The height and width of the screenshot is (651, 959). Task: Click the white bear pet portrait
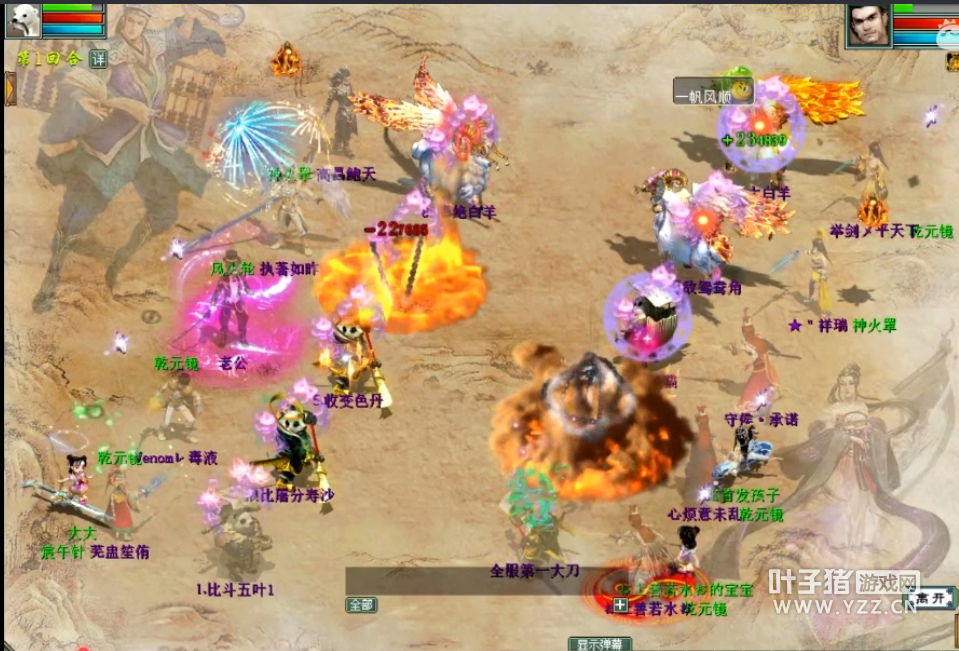(x=23, y=20)
